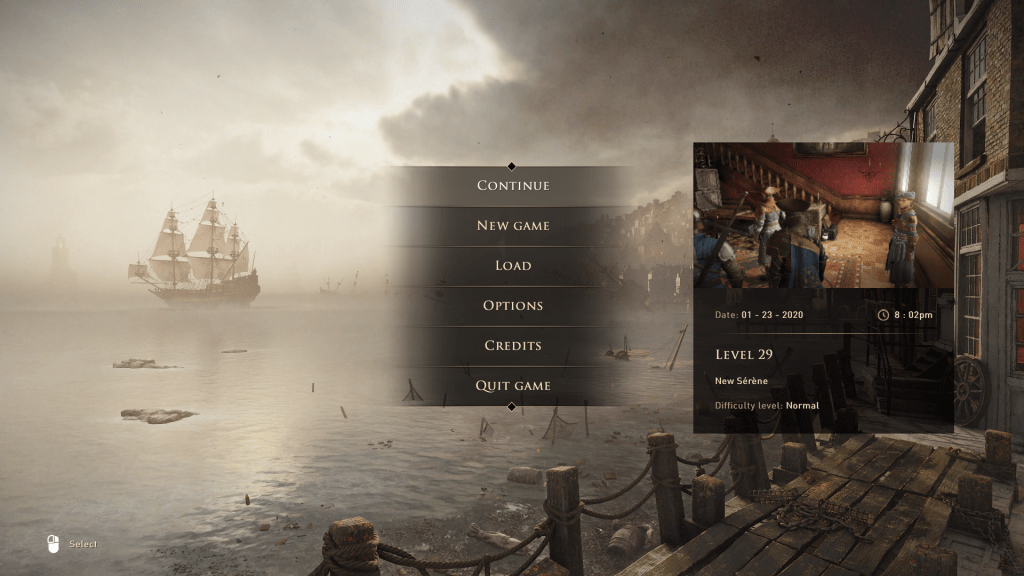The height and width of the screenshot is (576, 1024).
Task: Start a New Game
Action: pyautogui.click(x=512, y=226)
